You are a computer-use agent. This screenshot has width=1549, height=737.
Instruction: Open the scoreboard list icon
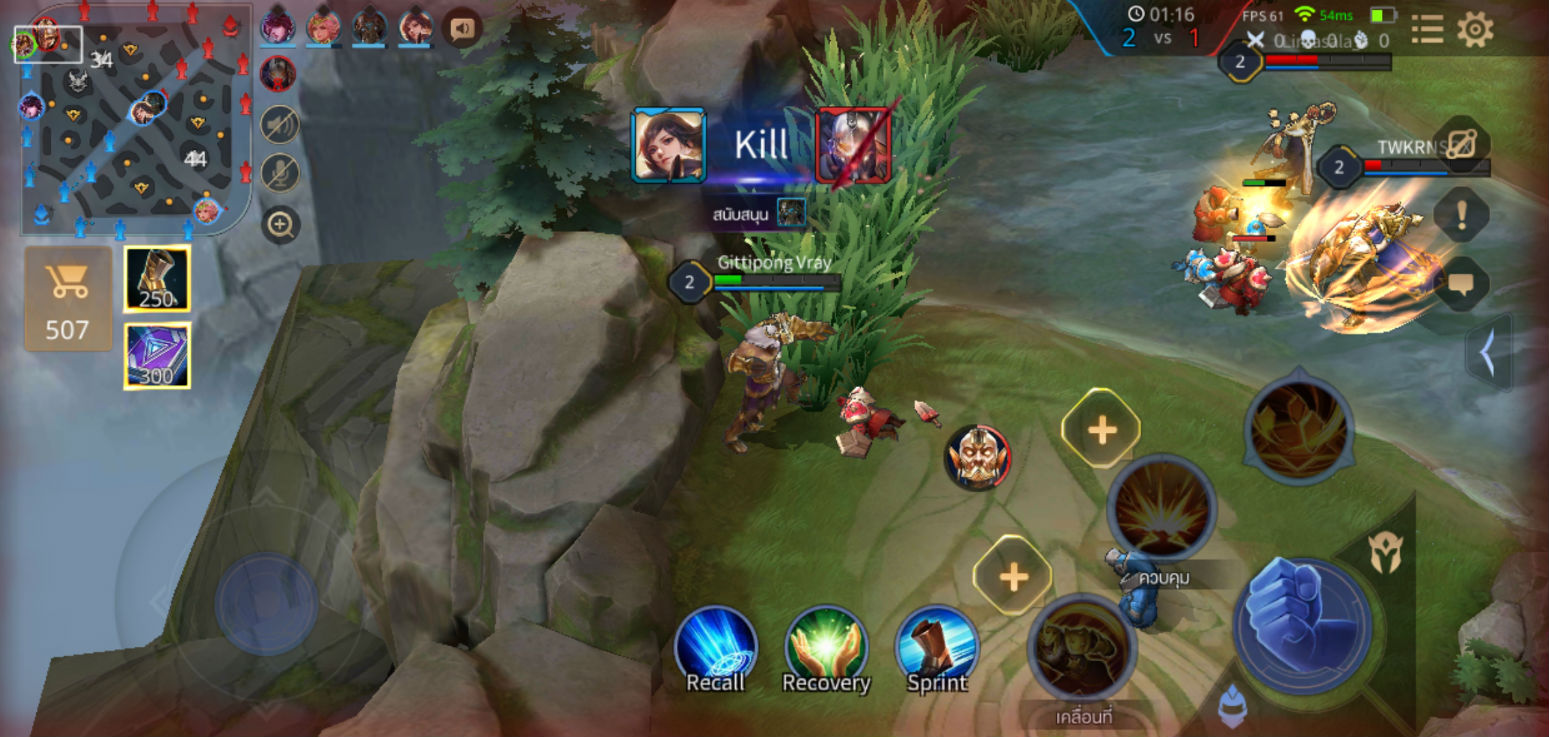point(1427,30)
